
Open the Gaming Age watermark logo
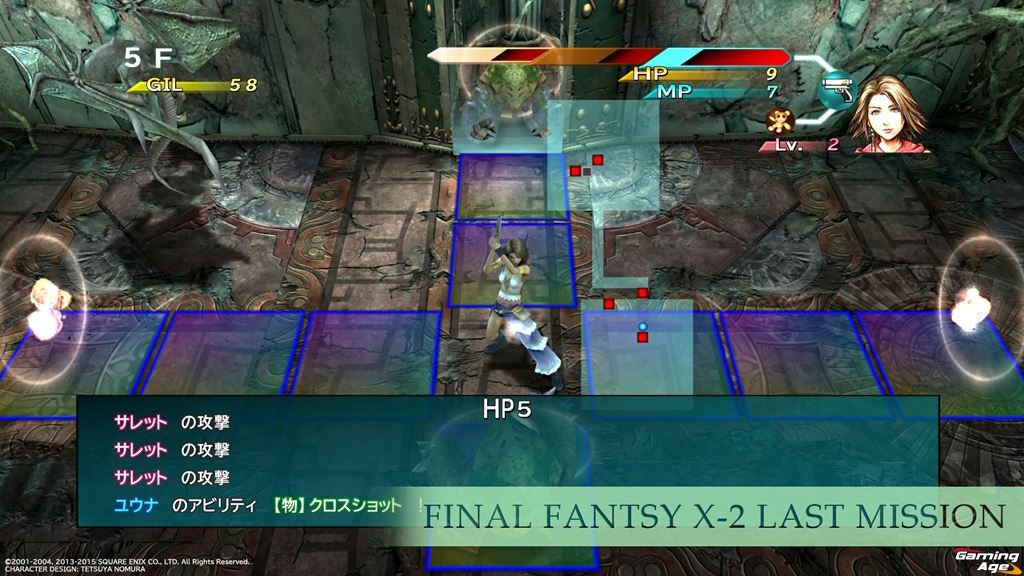986,558
